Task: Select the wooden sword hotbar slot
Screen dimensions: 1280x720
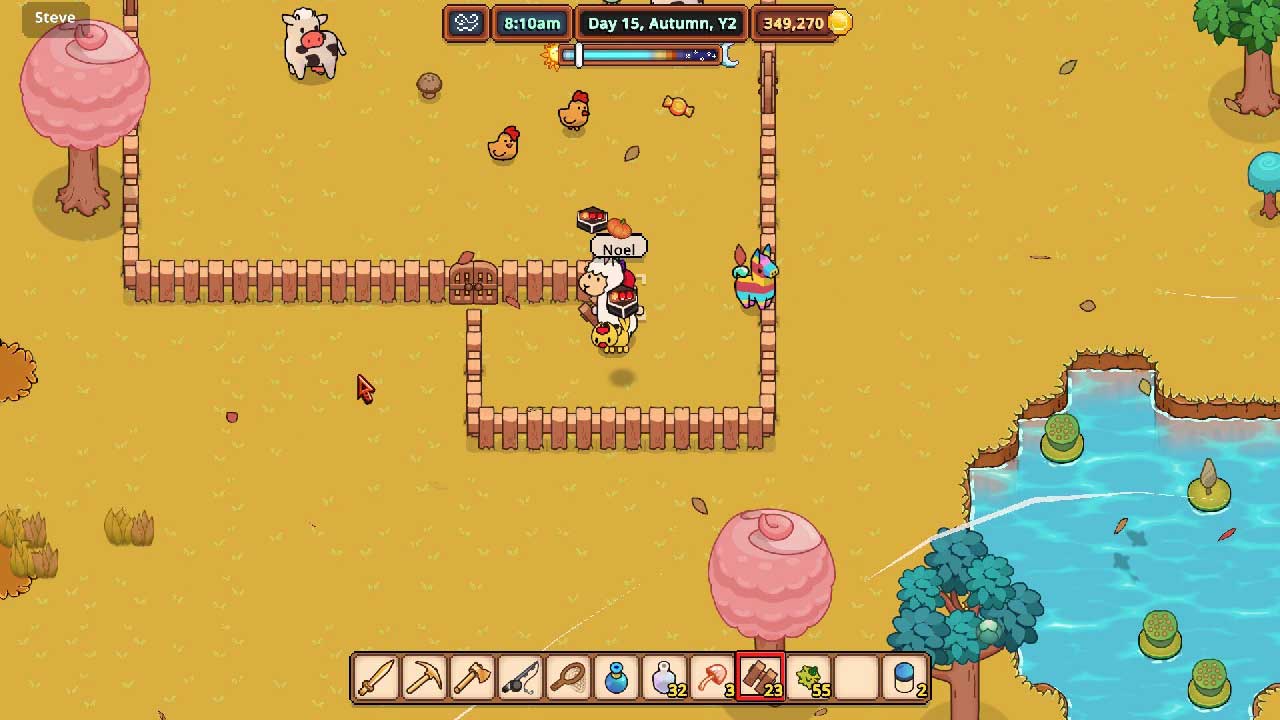Action: [x=376, y=677]
